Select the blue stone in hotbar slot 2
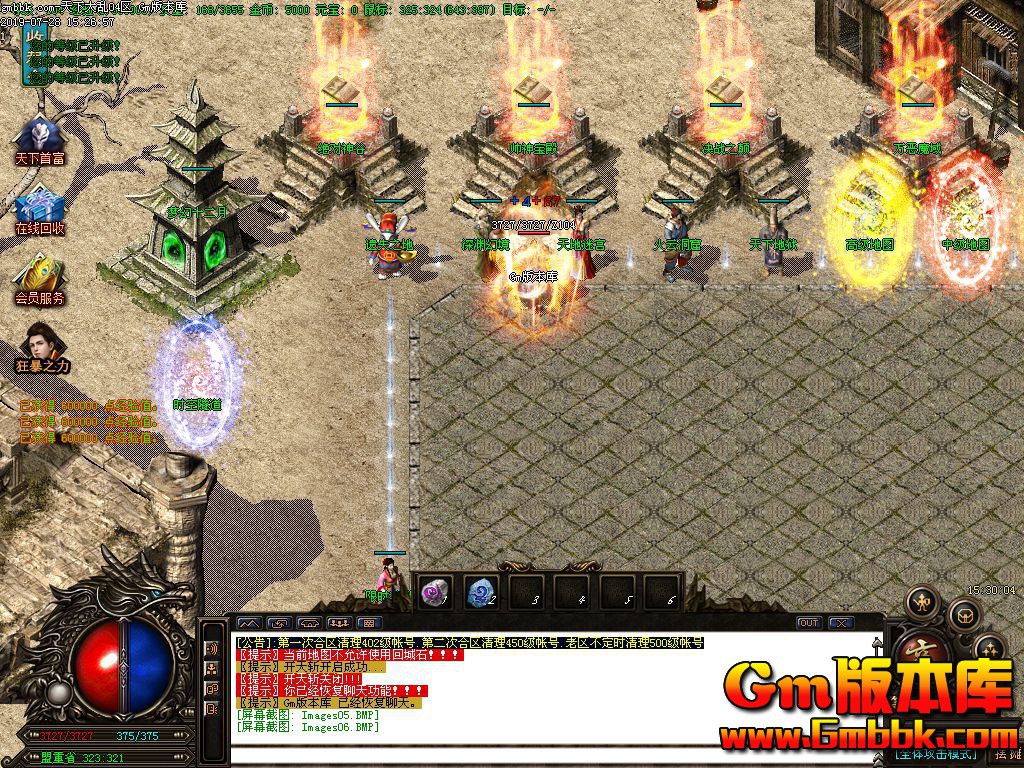The height and width of the screenshot is (768, 1024). pyautogui.click(x=482, y=593)
